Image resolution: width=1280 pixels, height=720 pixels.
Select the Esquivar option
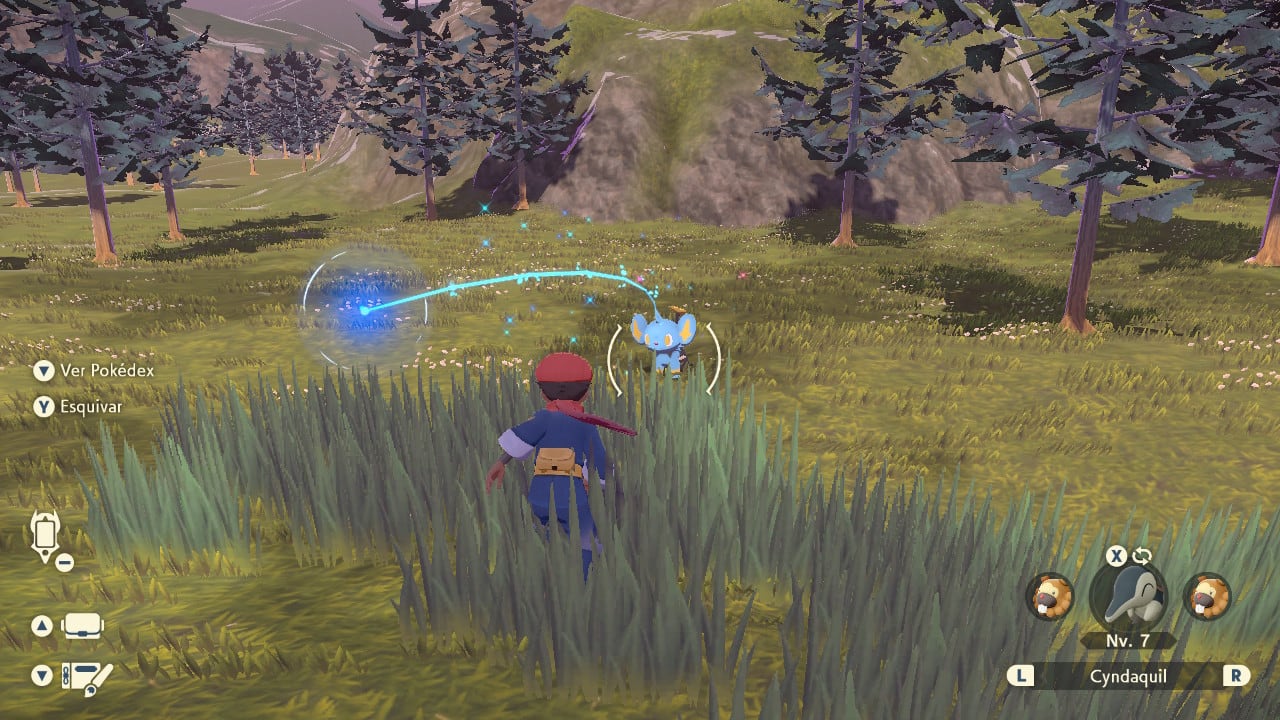(x=90, y=407)
